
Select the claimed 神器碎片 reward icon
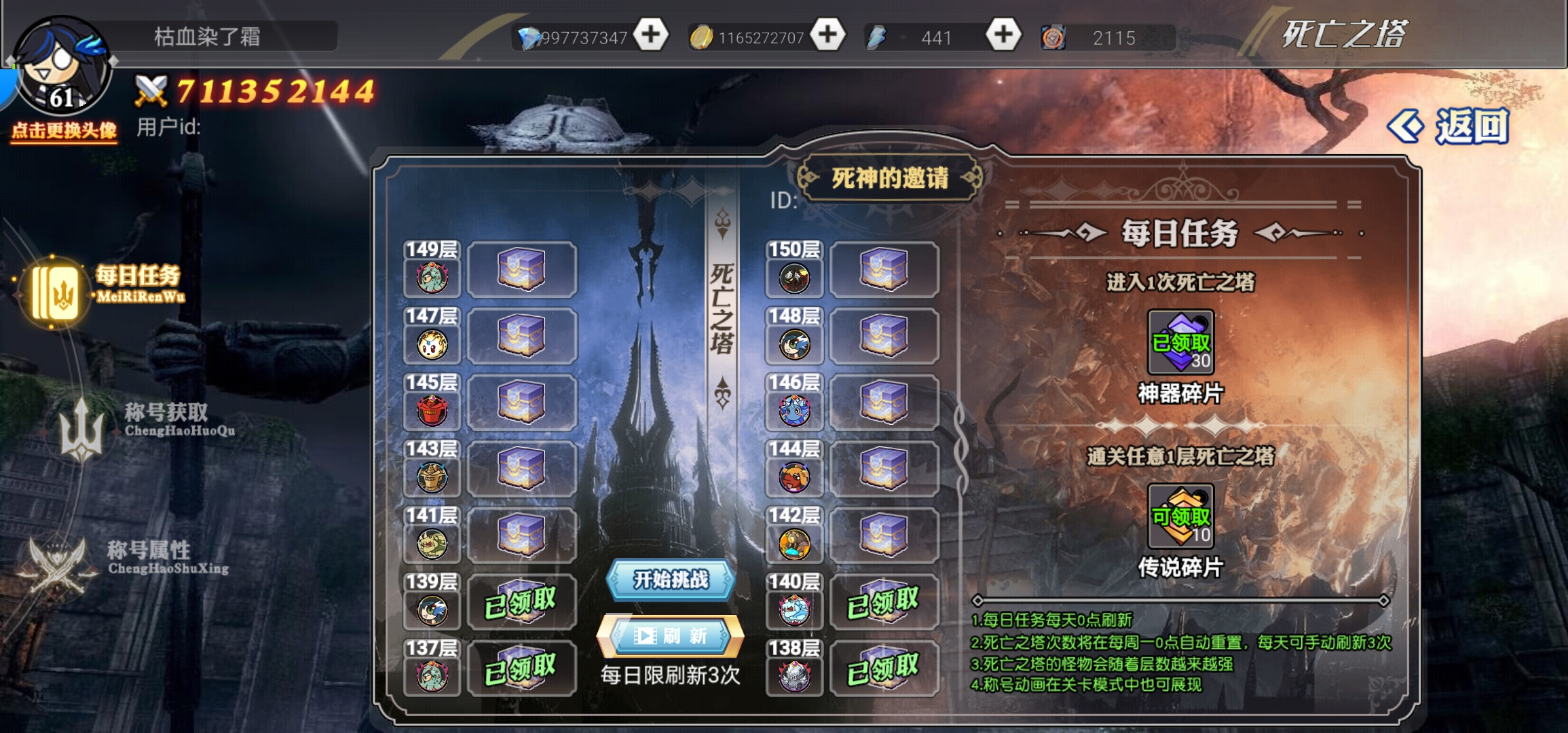(x=1180, y=342)
